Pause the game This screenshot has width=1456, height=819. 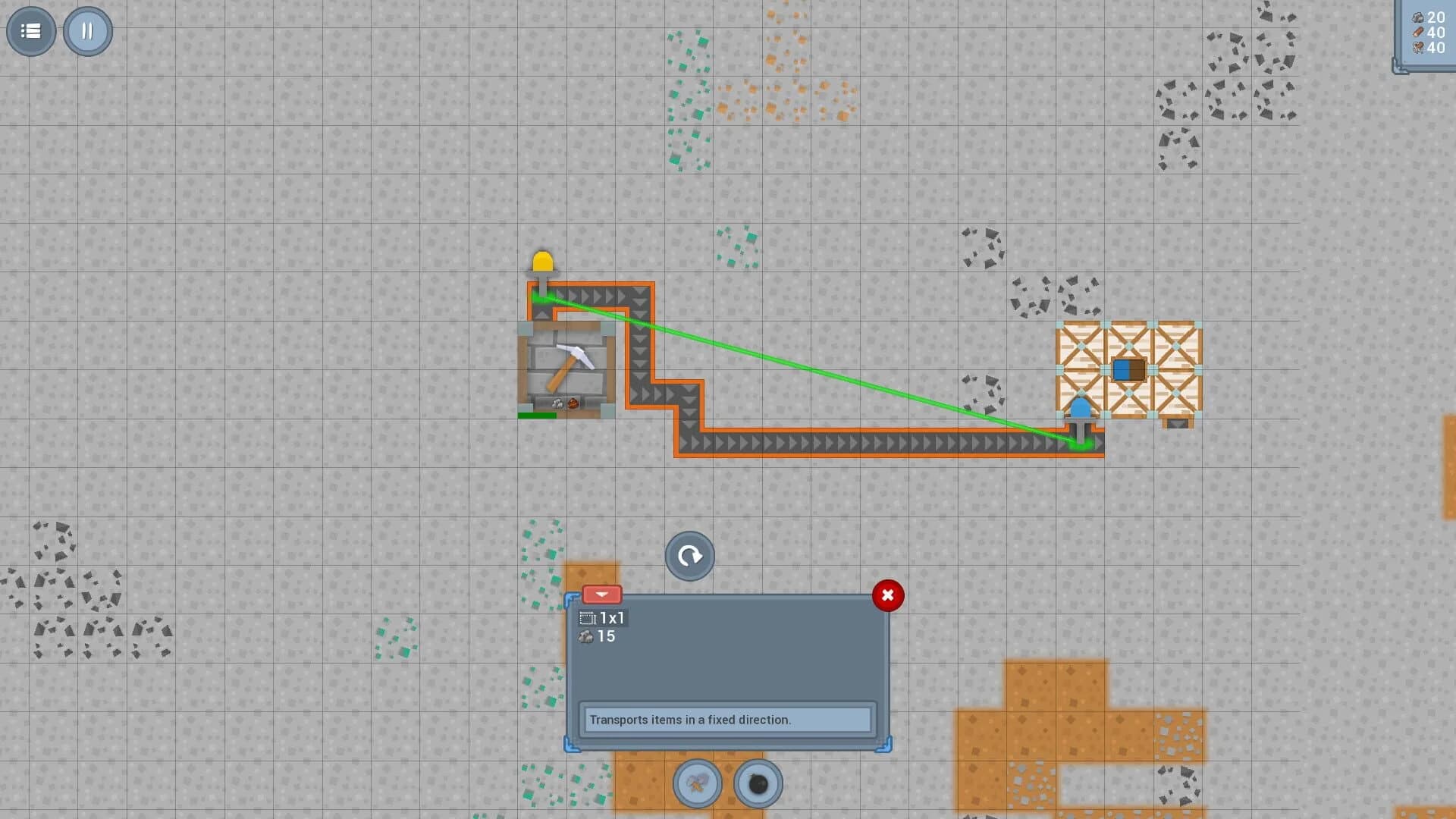coord(87,30)
